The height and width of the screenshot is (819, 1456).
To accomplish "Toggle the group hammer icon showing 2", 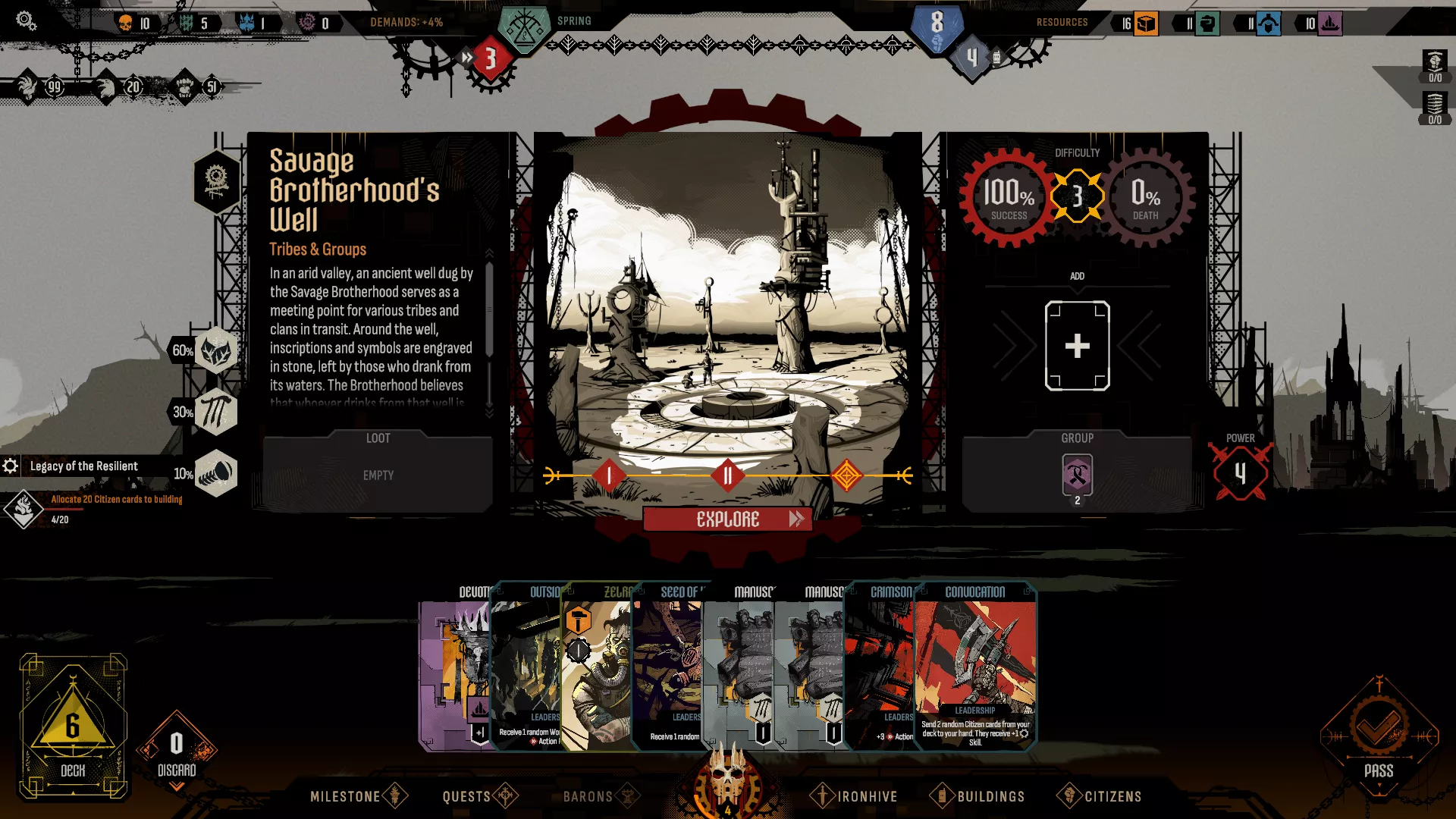I will tap(1077, 475).
